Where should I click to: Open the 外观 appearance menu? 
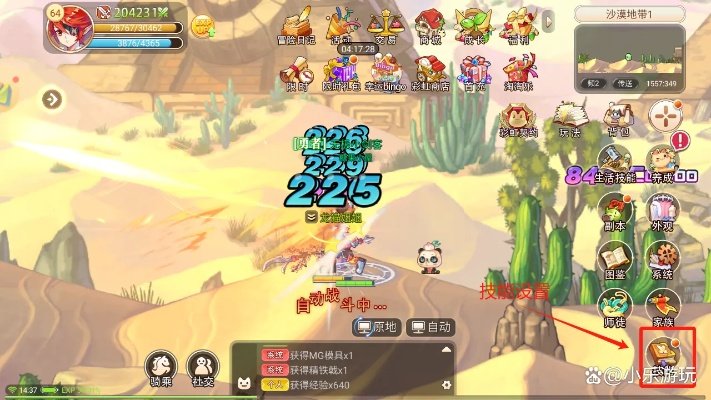661,211
